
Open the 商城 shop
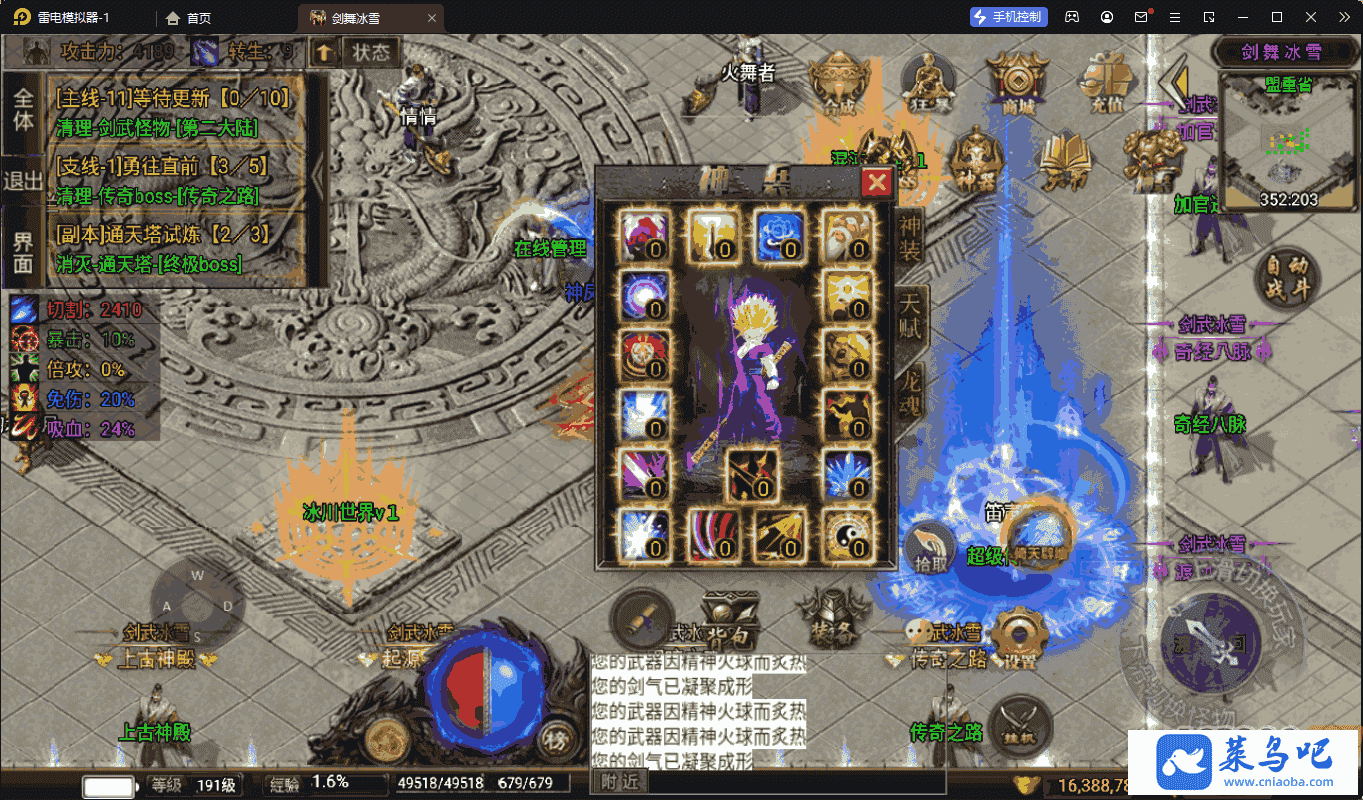pyautogui.click(x=1017, y=80)
